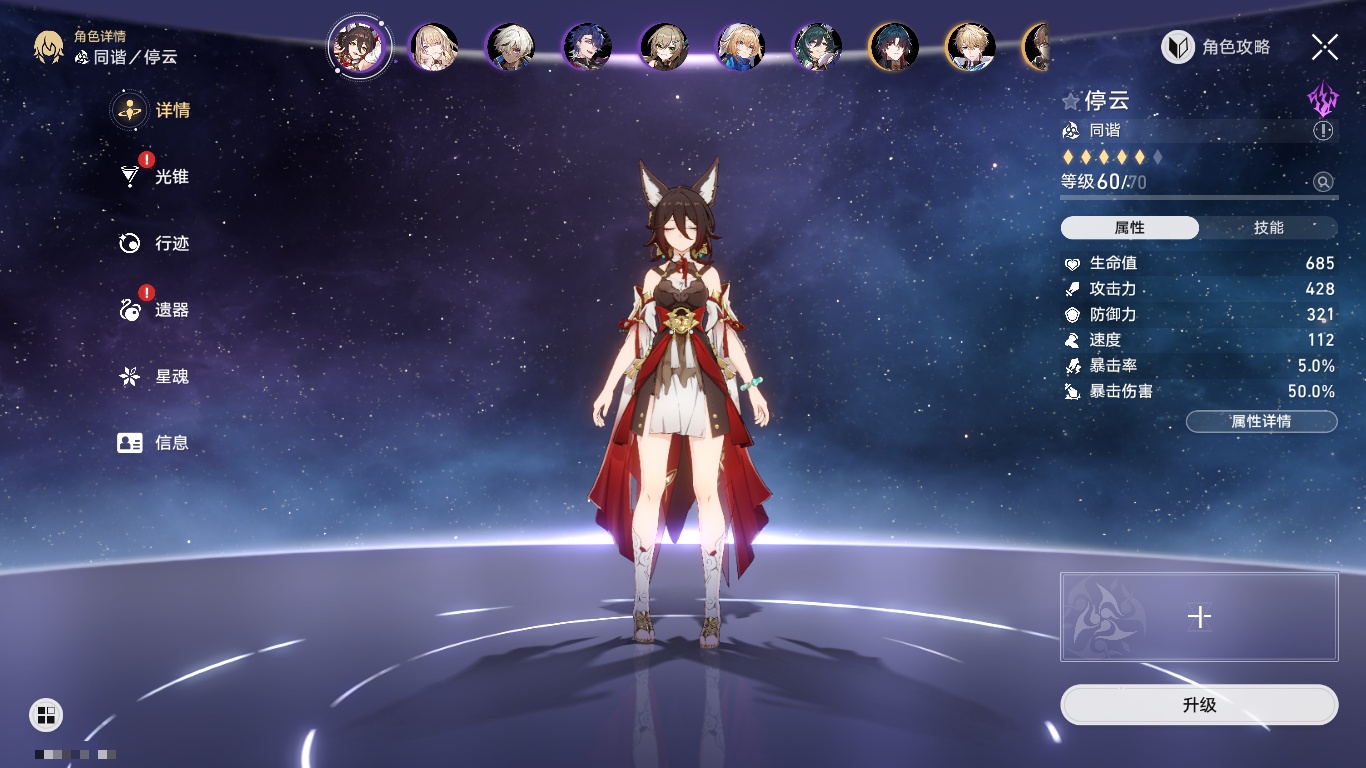Select the Tingyun portrait in the character row
This screenshot has width=1366, height=768.
coord(359,46)
